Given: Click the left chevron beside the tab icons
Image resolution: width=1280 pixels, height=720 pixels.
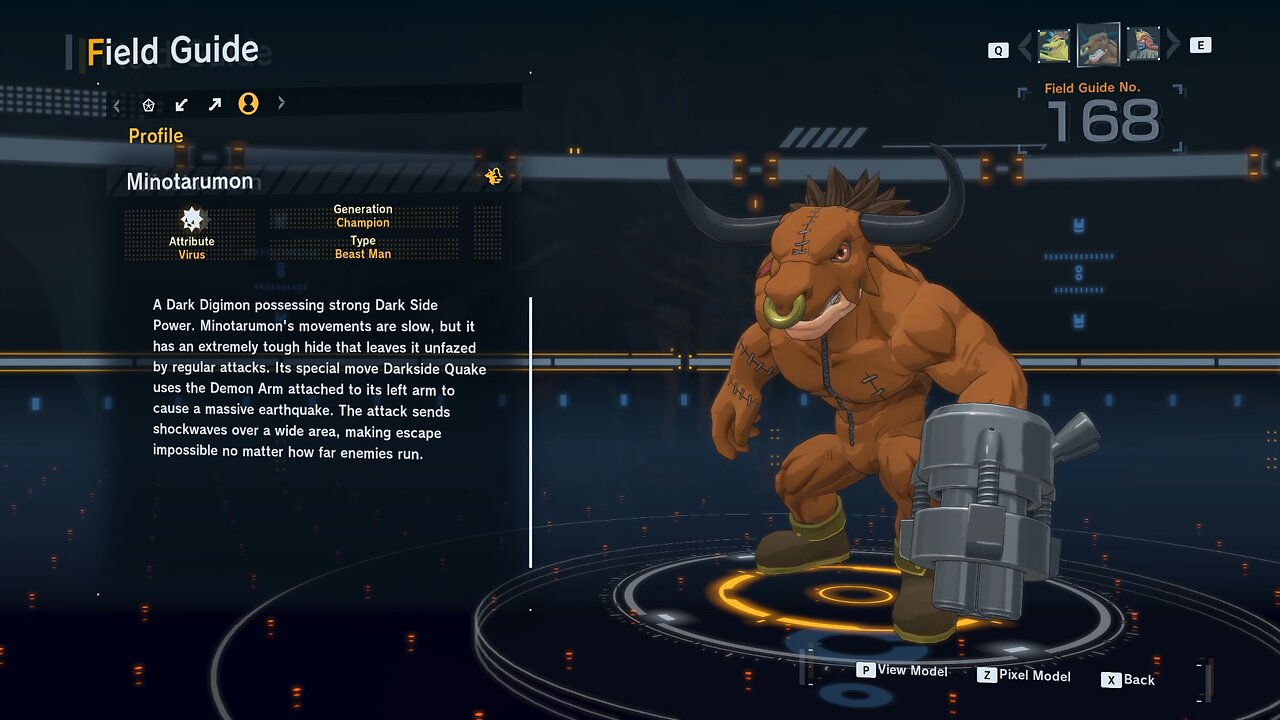Looking at the screenshot, I should [x=117, y=104].
